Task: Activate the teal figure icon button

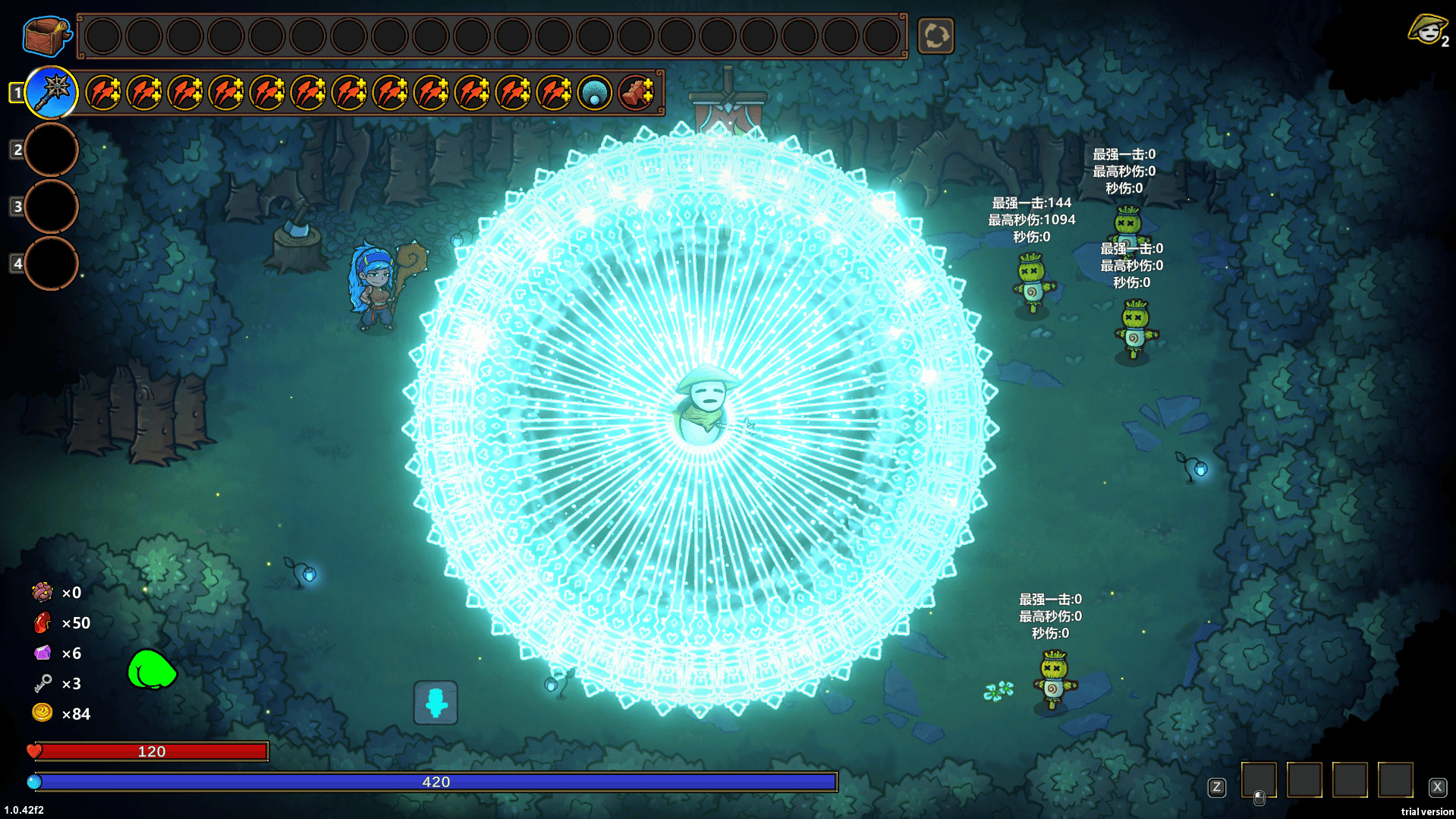Action: 436,702
